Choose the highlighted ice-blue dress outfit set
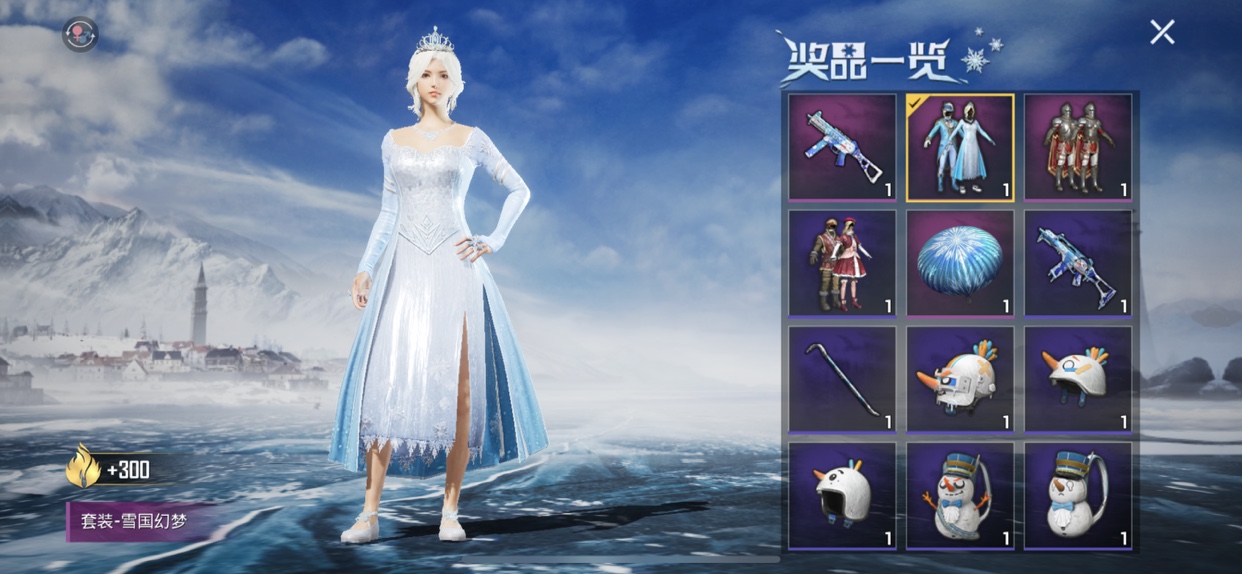This screenshot has width=1242, height=574. click(960, 147)
